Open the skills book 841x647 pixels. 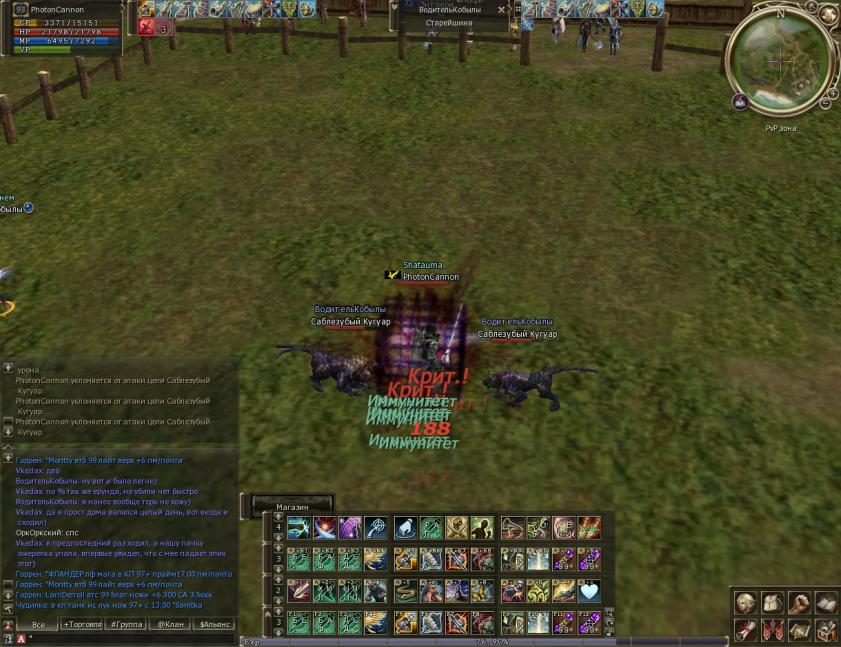[x=825, y=603]
